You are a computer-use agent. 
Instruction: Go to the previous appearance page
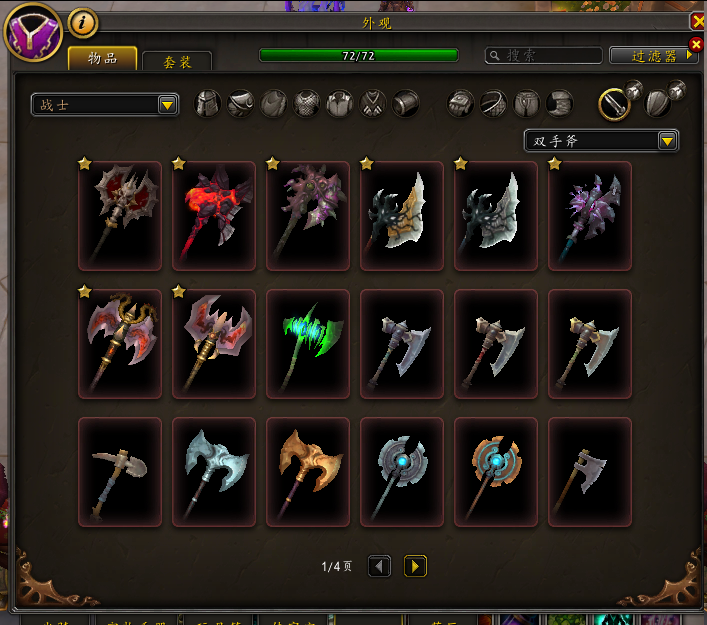pyautogui.click(x=379, y=567)
